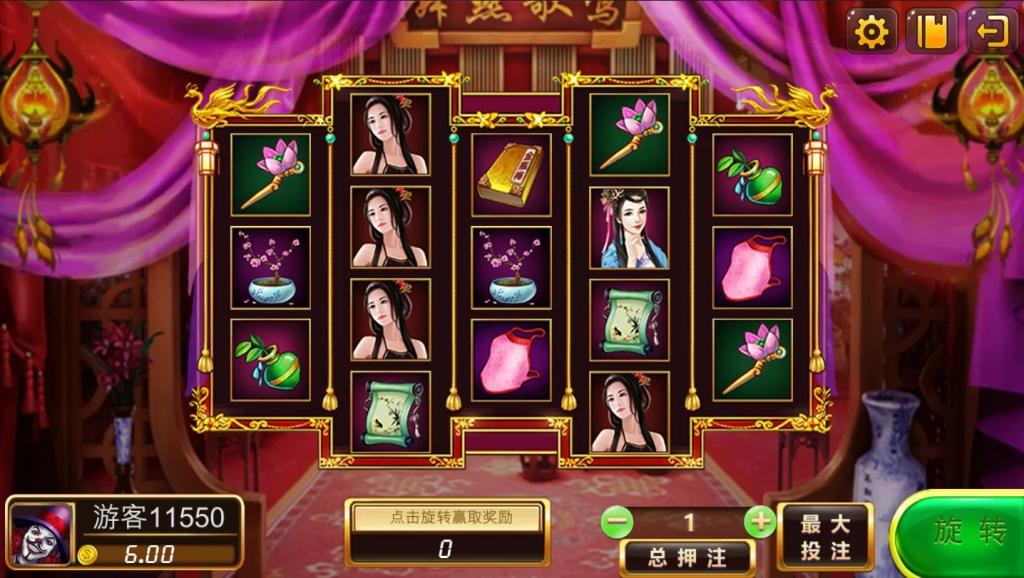Exit the game with the return arrow

click(990, 32)
